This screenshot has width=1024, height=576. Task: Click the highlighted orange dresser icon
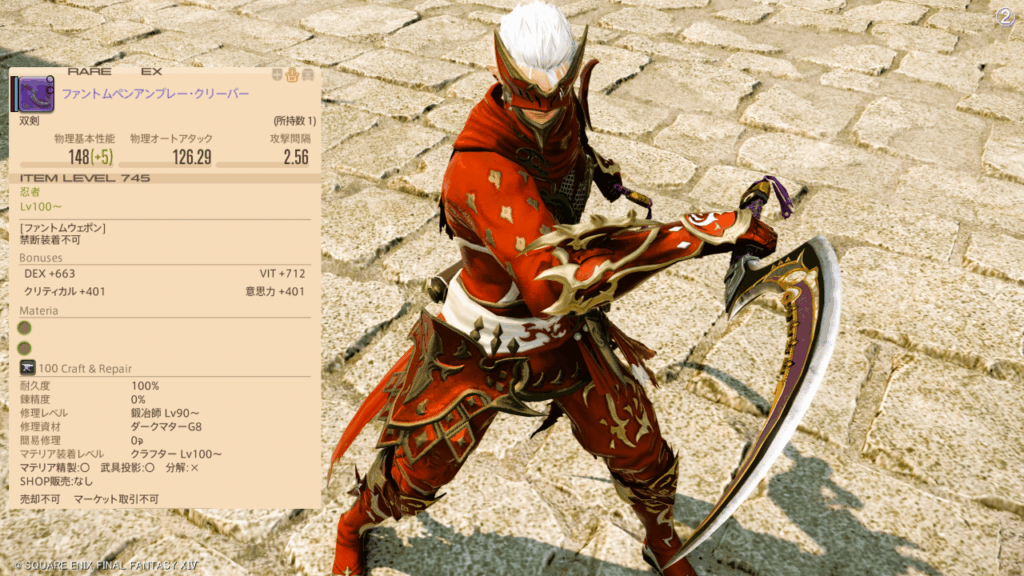[292, 74]
